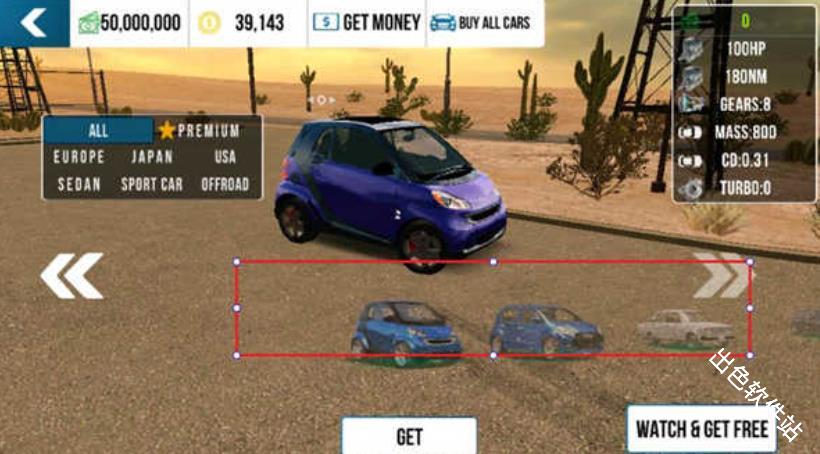Select the ALL car filter
The image size is (820, 454).
tap(98, 131)
